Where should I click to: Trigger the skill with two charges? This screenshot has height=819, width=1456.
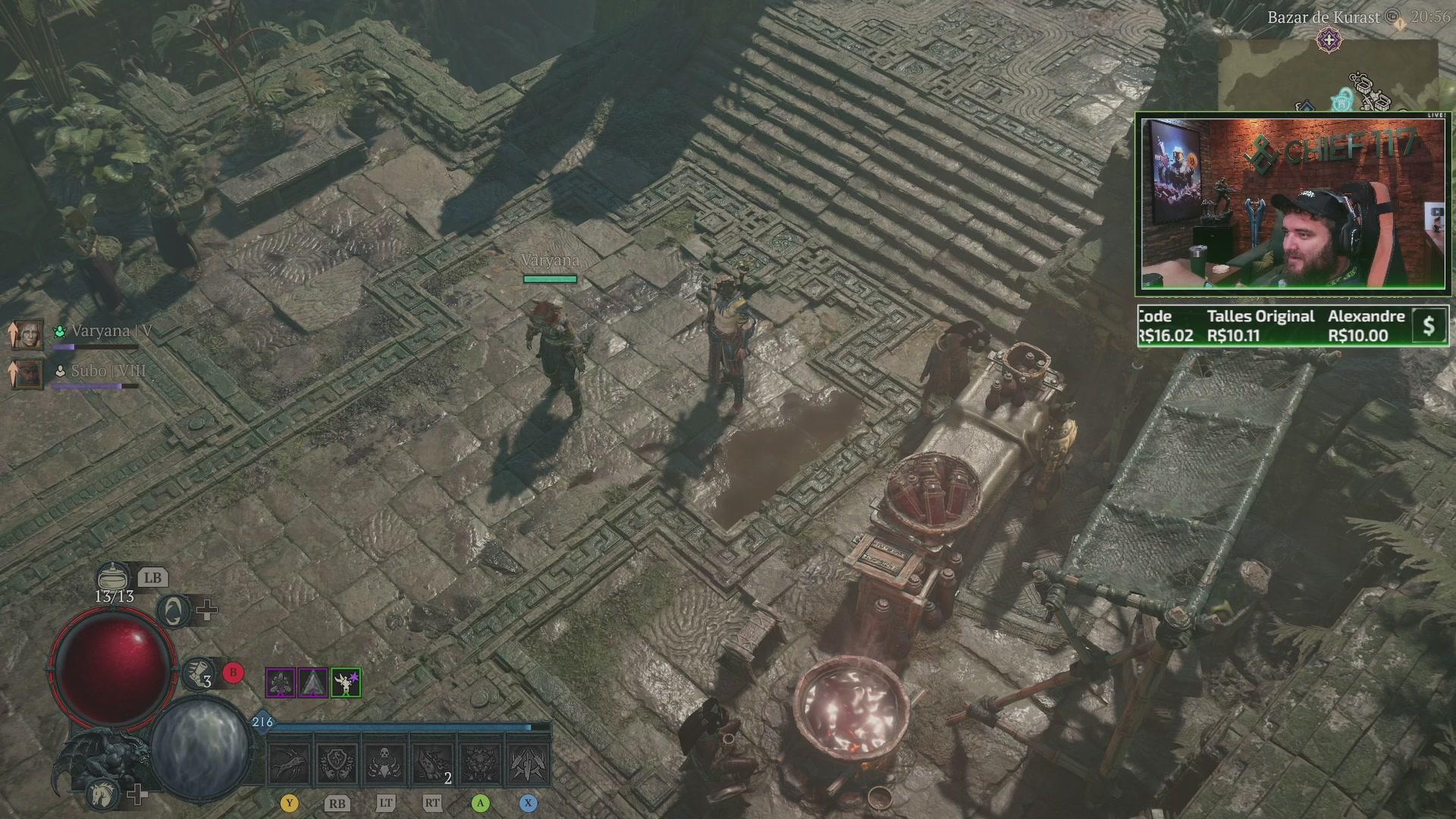point(432,764)
